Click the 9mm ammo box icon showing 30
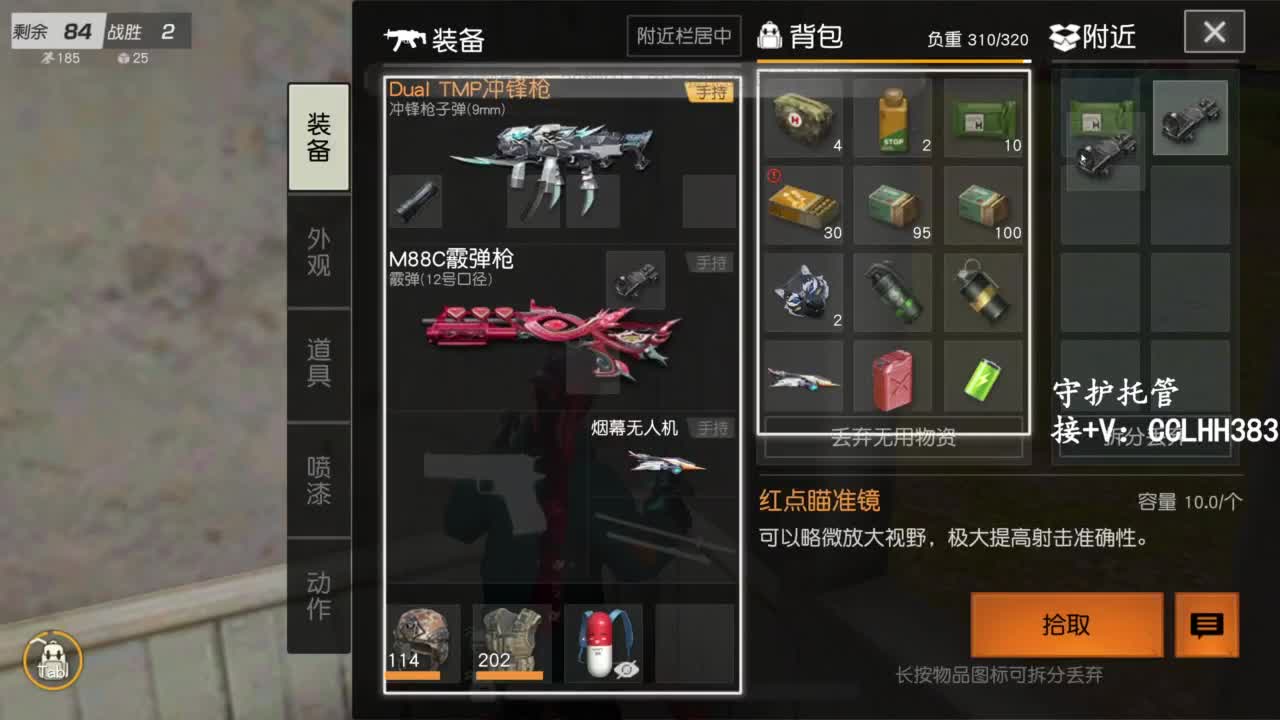The width and height of the screenshot is (1280, 720). point(804,205)
